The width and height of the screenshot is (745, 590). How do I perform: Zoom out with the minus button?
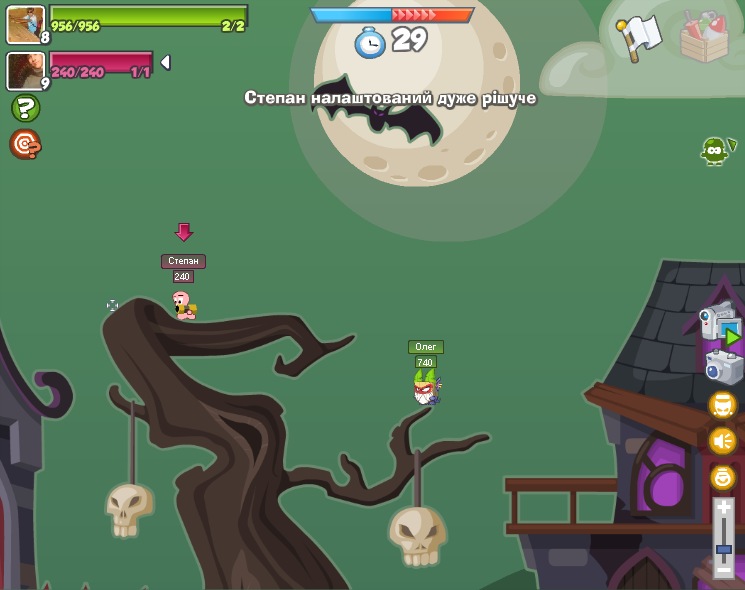tap(723, 569)
